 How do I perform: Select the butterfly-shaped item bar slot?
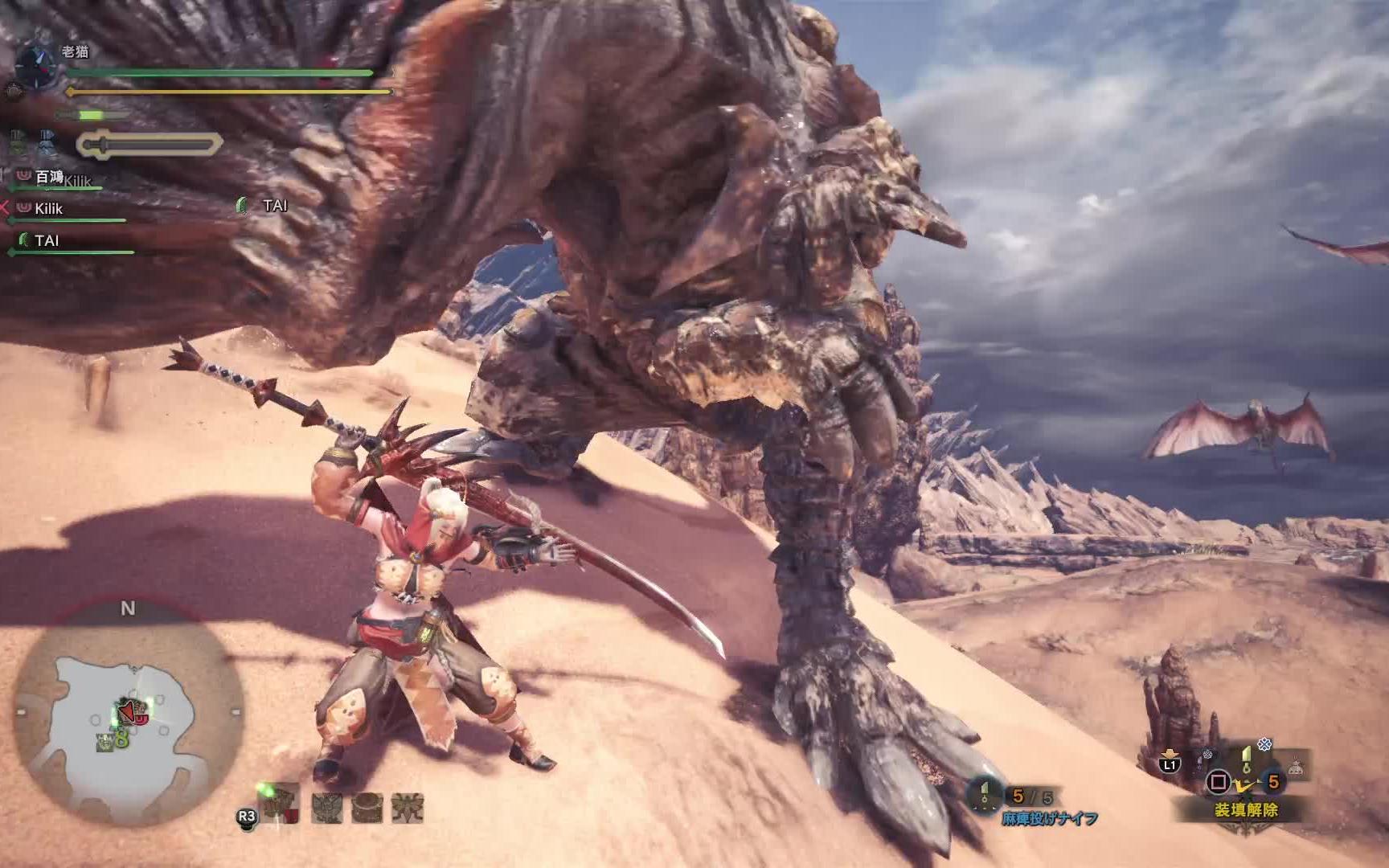(408, 807)
